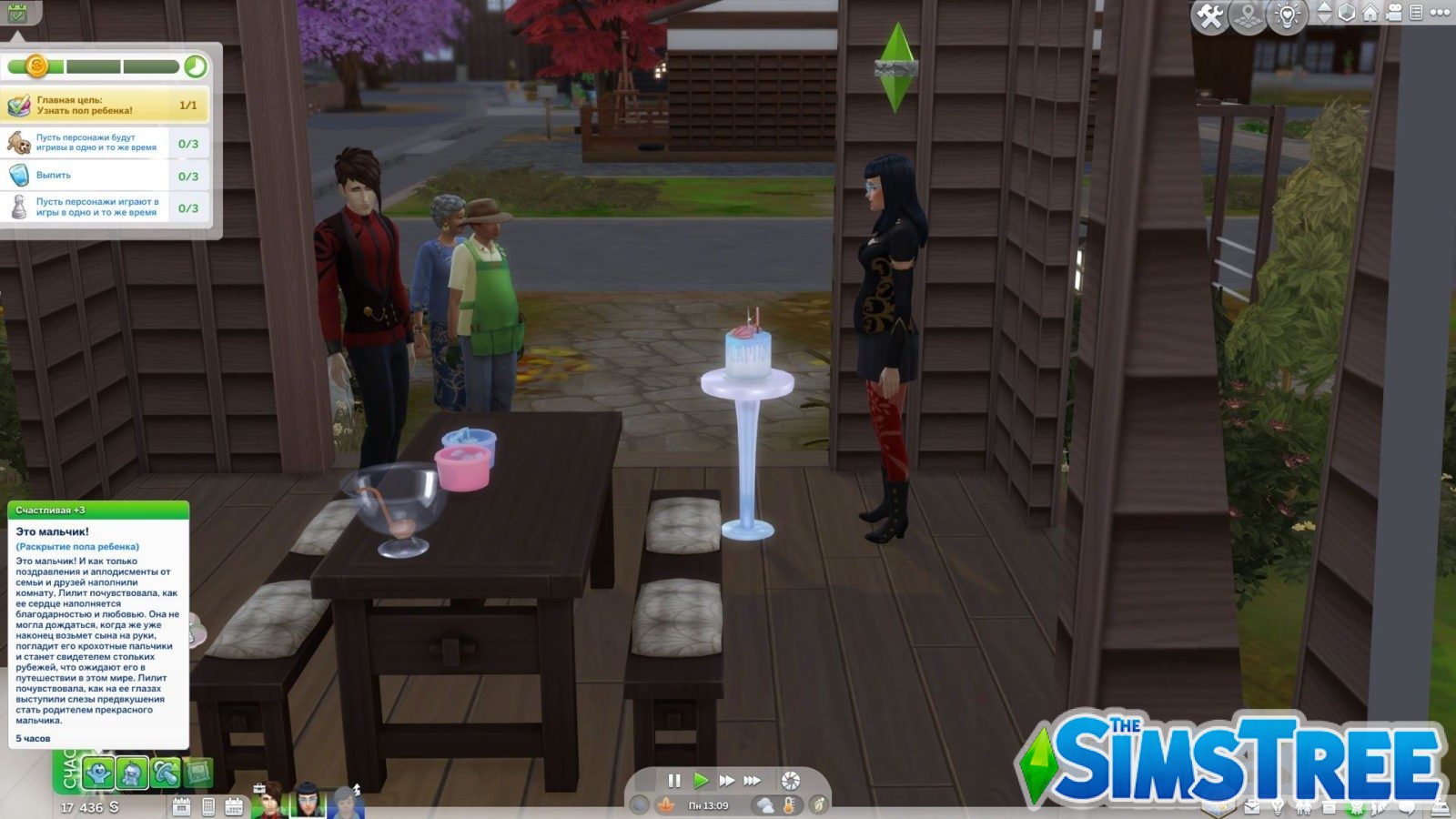Open video capture with the camera icon

point(1393,14)
